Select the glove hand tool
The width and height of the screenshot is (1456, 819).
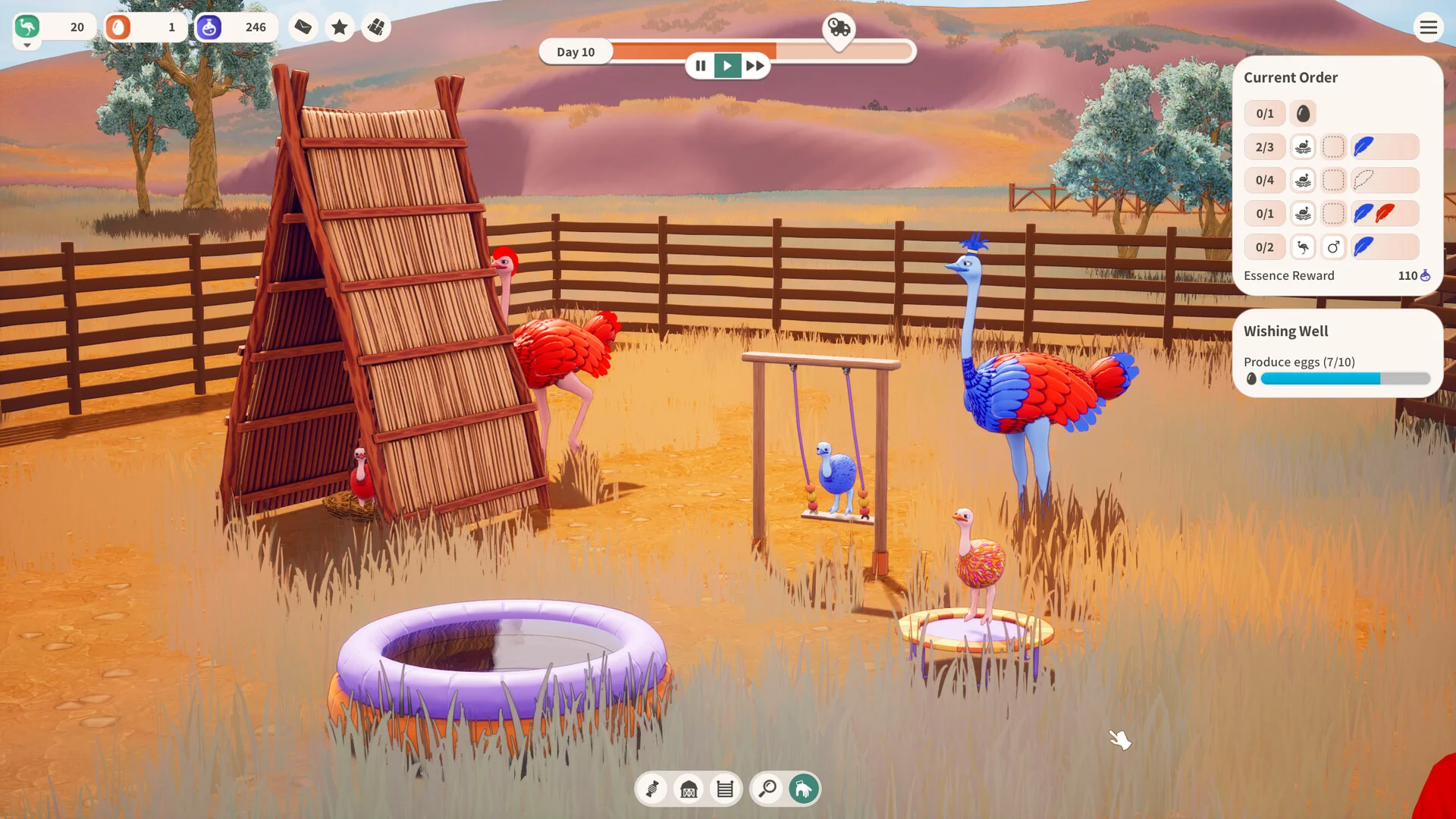(804, 789)
